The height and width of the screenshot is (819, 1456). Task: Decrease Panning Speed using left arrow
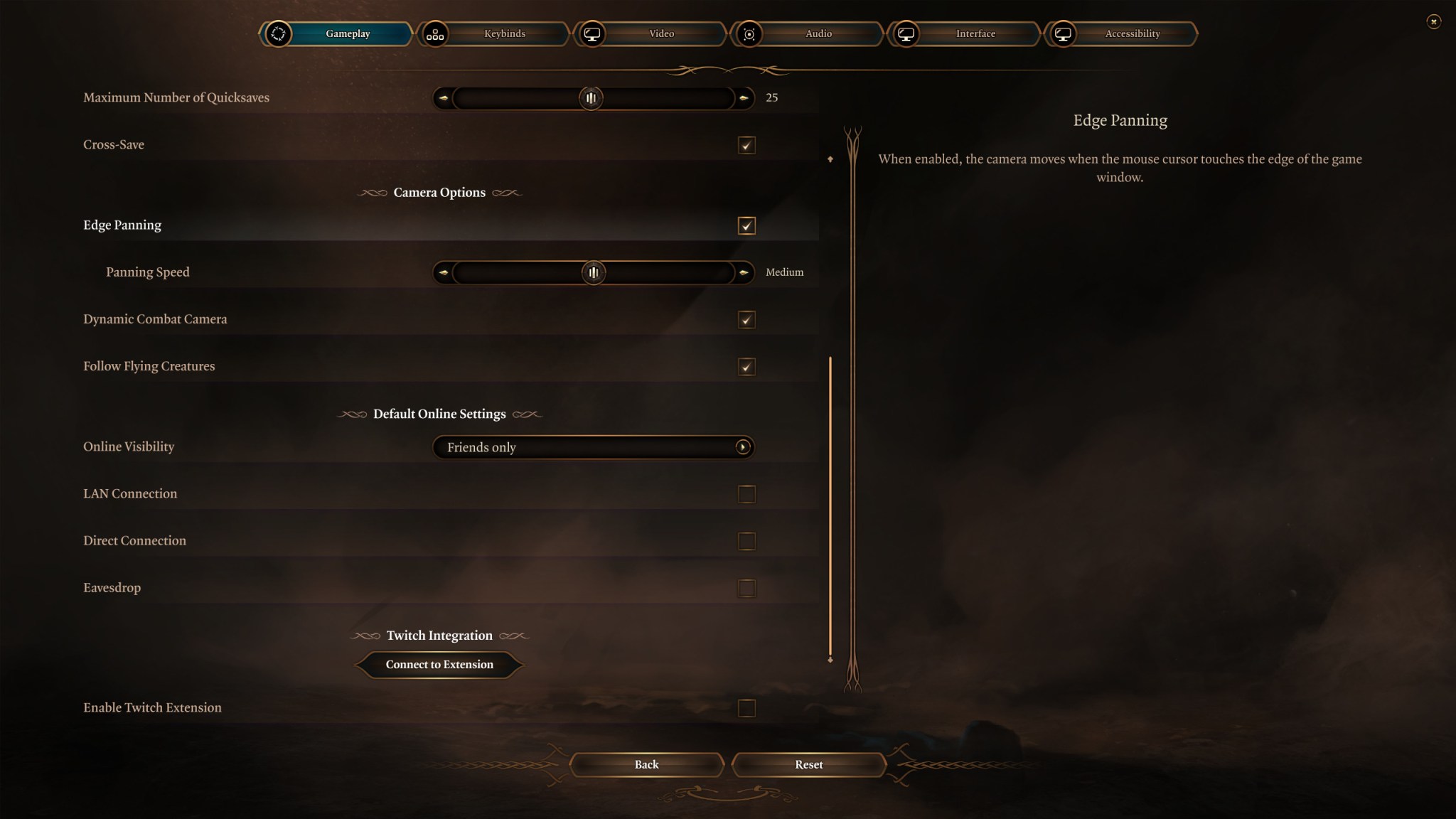[444, 272]
